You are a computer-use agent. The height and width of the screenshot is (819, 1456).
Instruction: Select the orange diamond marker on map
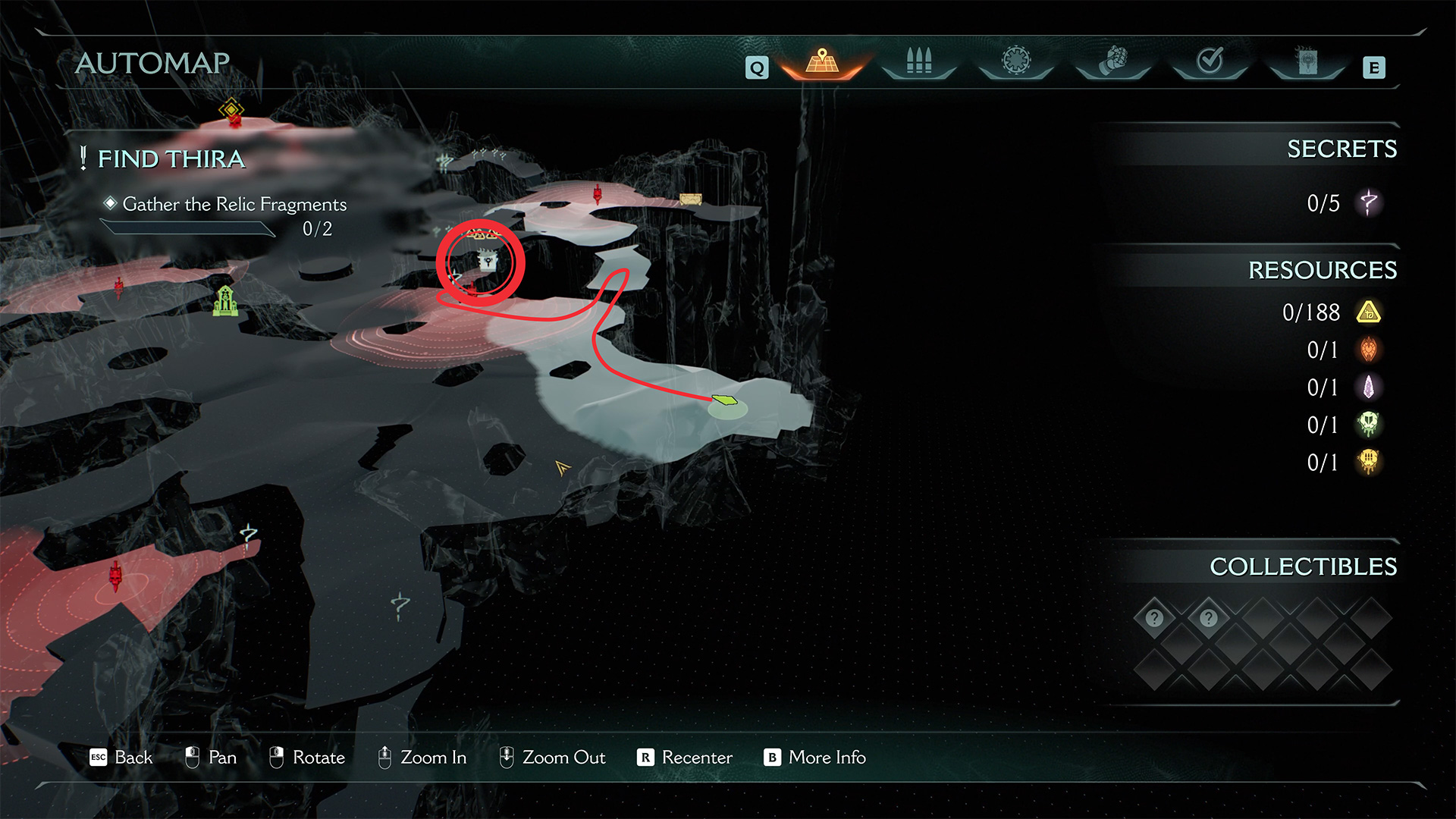[x=231, y=110]
